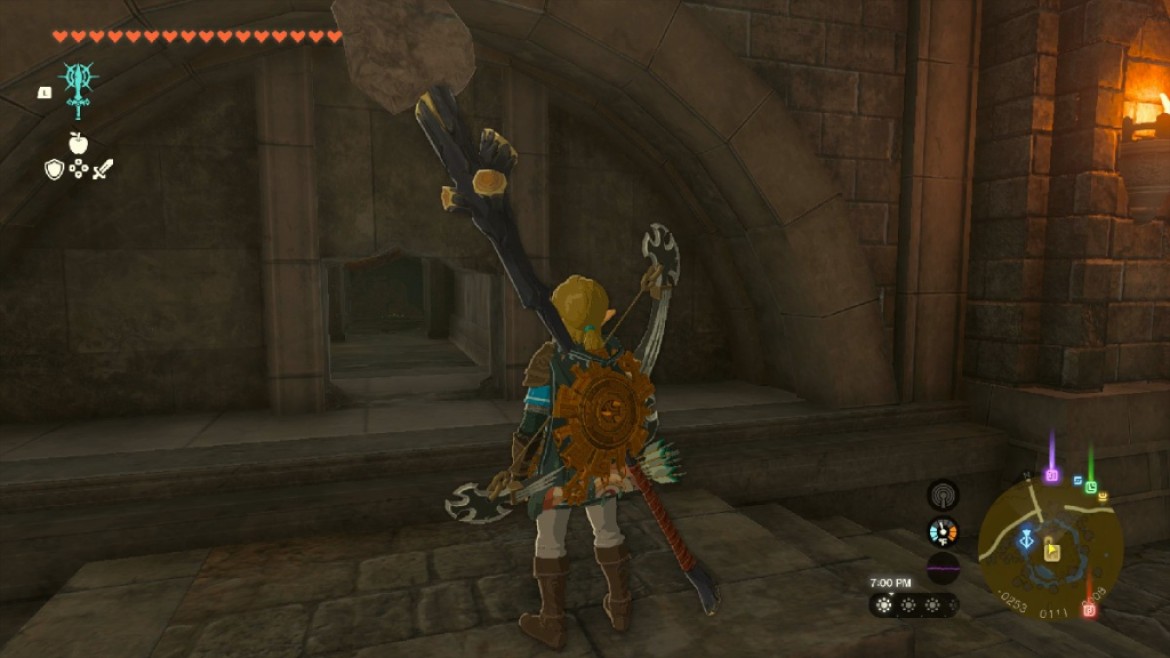Open the weather forecast strip
This screenshot has width=1170, height=658.
pyautogui.click(x=913, y=605)
